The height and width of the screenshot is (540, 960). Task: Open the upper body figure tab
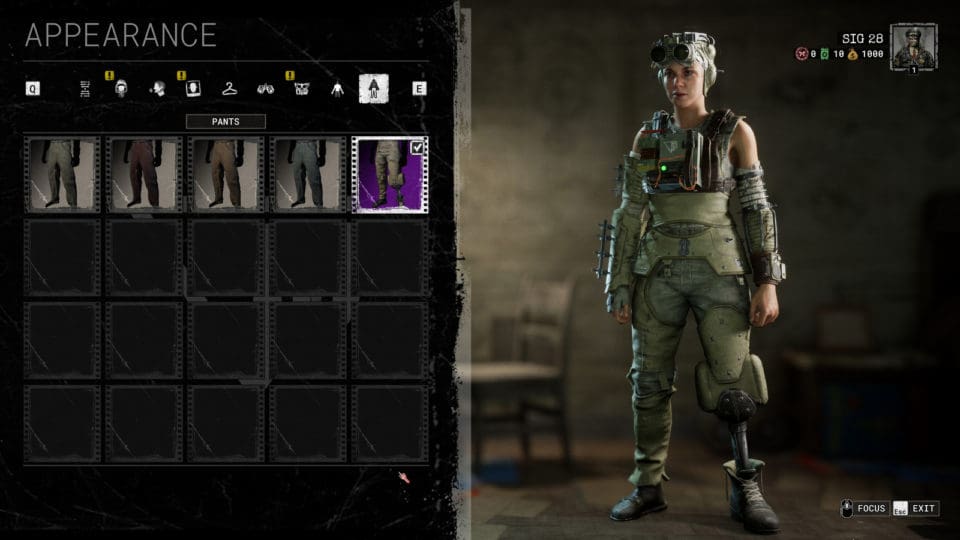pyautogui.click(x=337, y=88)
